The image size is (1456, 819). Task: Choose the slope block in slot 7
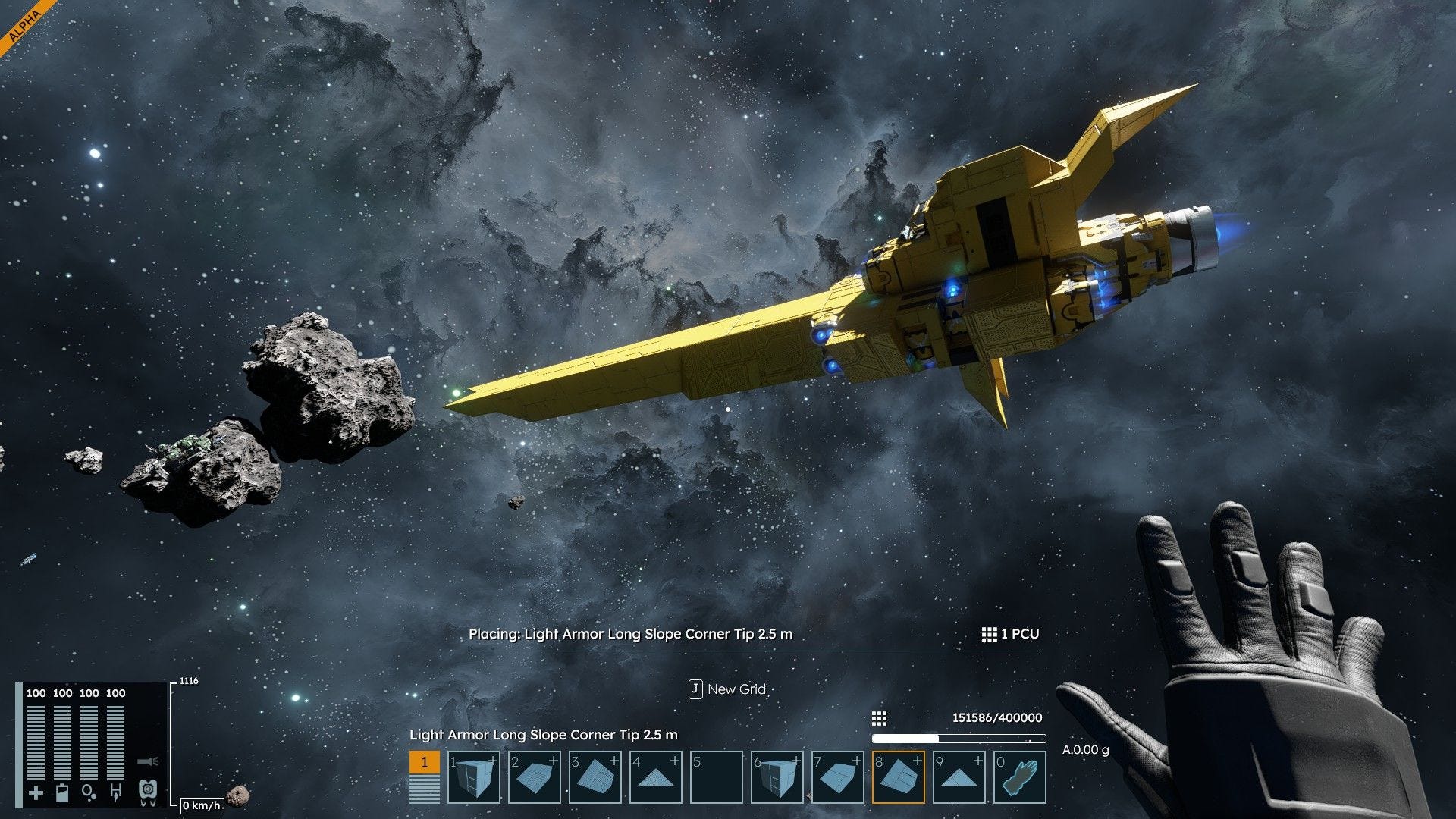pyautogui.click(x=838, y=777)
